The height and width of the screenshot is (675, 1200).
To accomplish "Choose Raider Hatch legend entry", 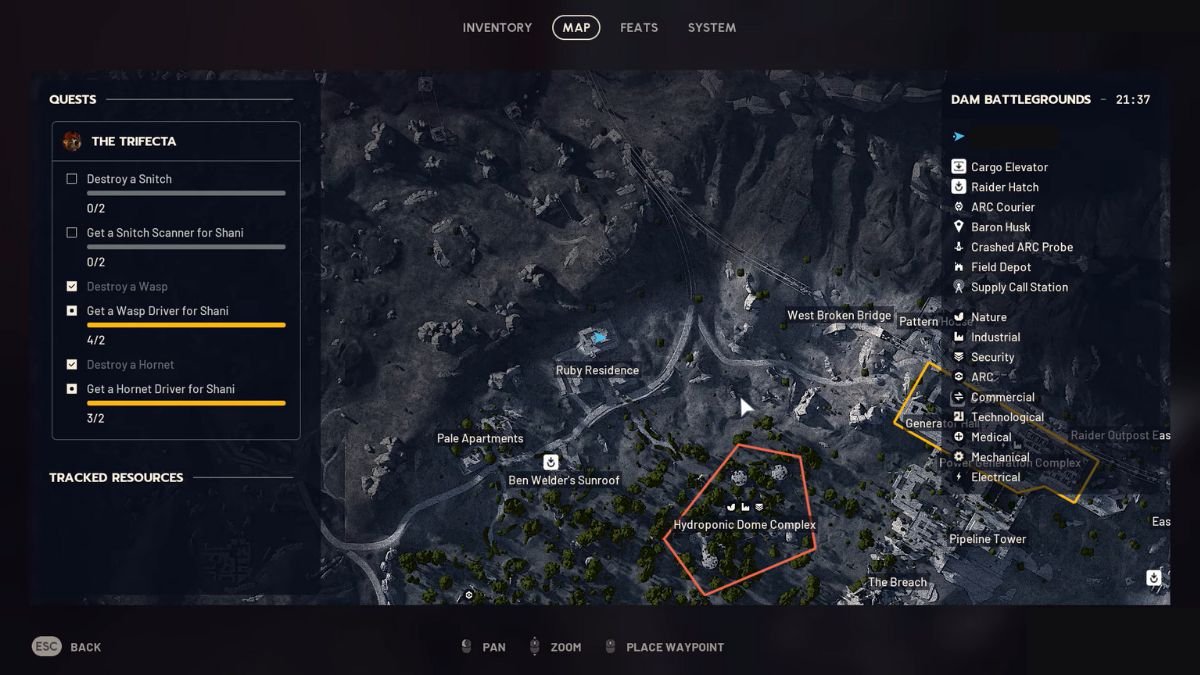I will click(1004, 187).
